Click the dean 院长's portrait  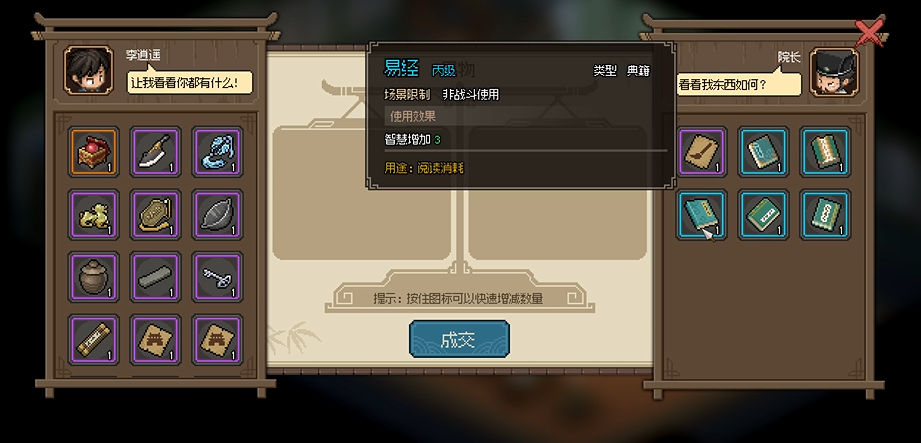832,69
